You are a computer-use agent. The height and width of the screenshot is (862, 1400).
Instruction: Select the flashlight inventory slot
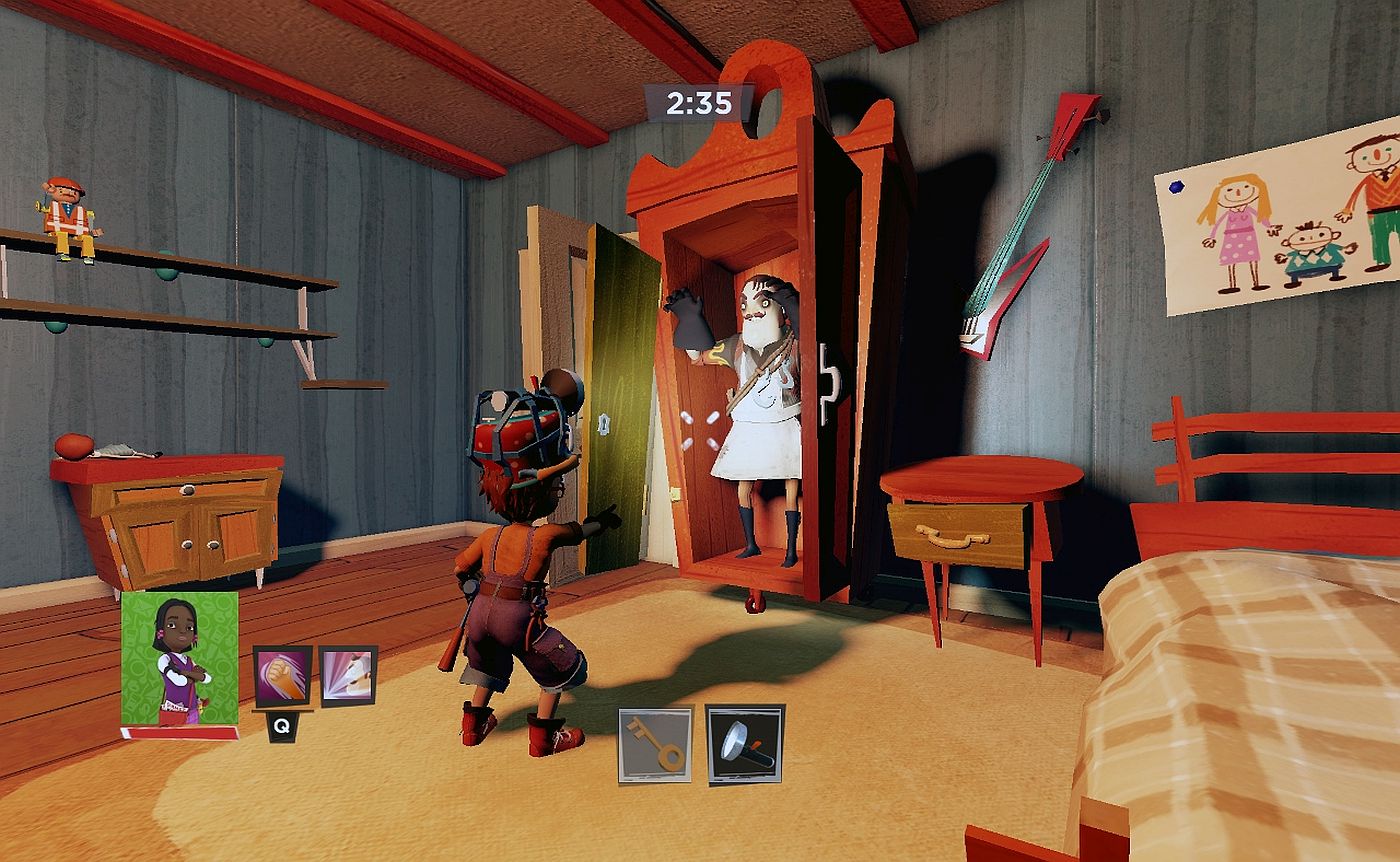[x=745, y=744]
